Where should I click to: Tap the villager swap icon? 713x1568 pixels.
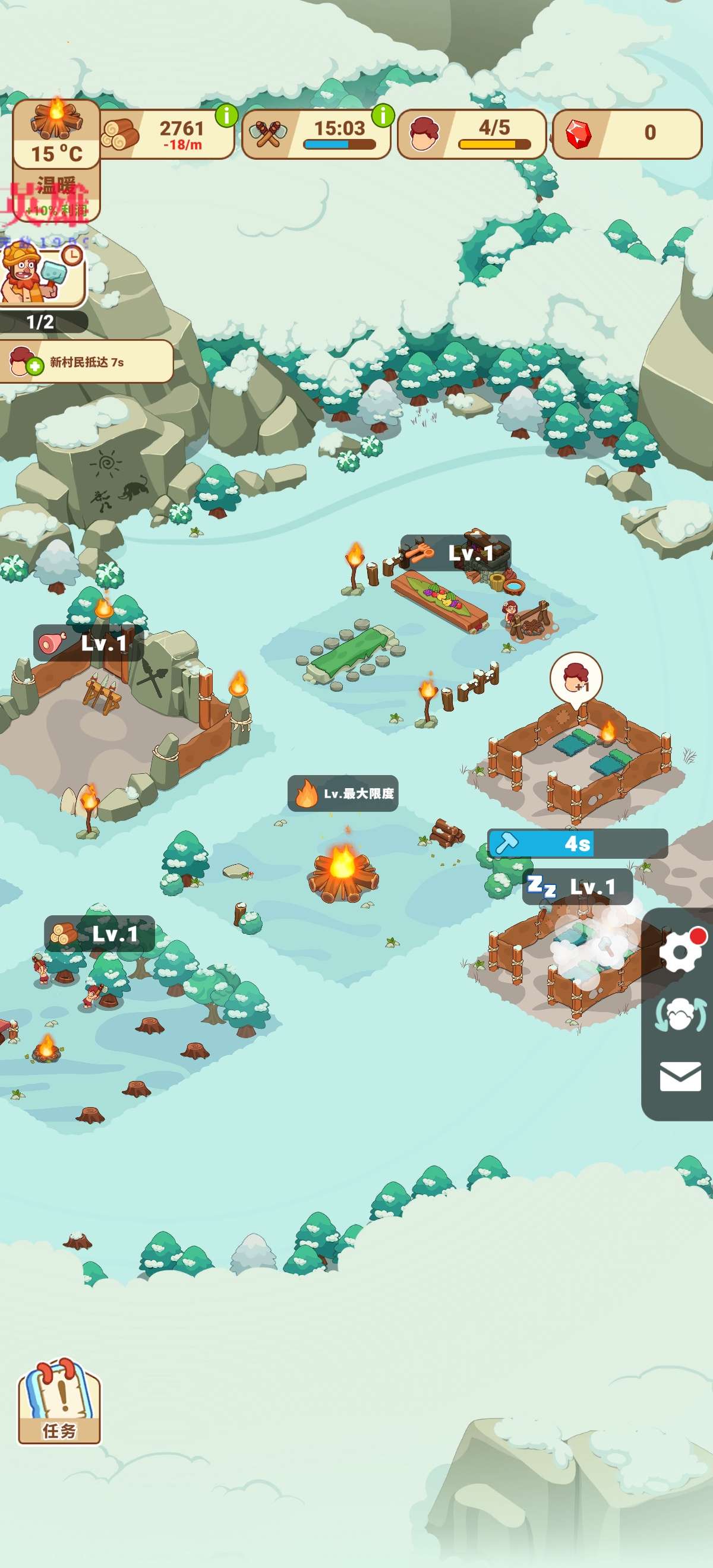point(680,1014)
